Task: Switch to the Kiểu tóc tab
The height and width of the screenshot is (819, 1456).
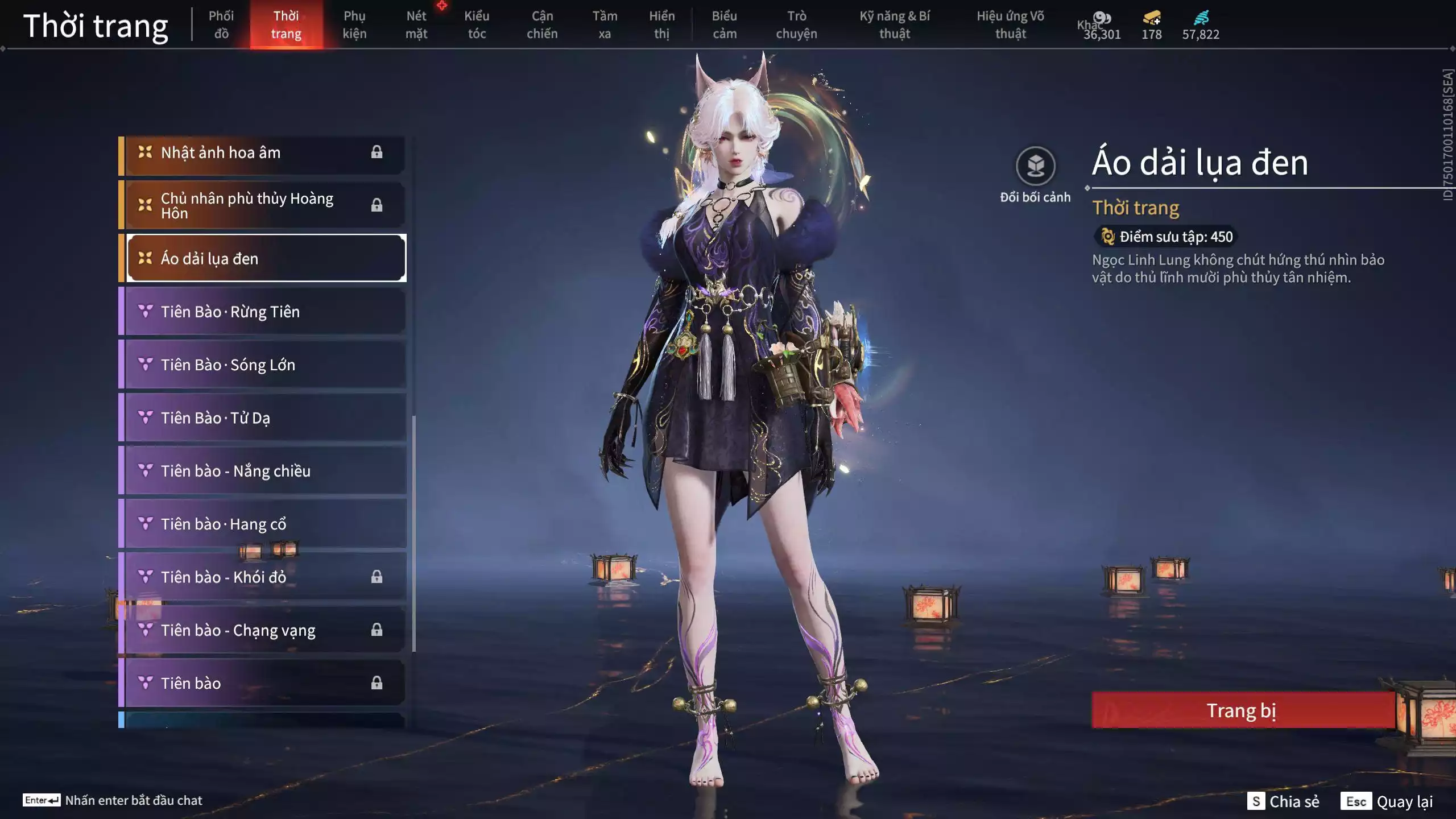Action: point(477,24)
